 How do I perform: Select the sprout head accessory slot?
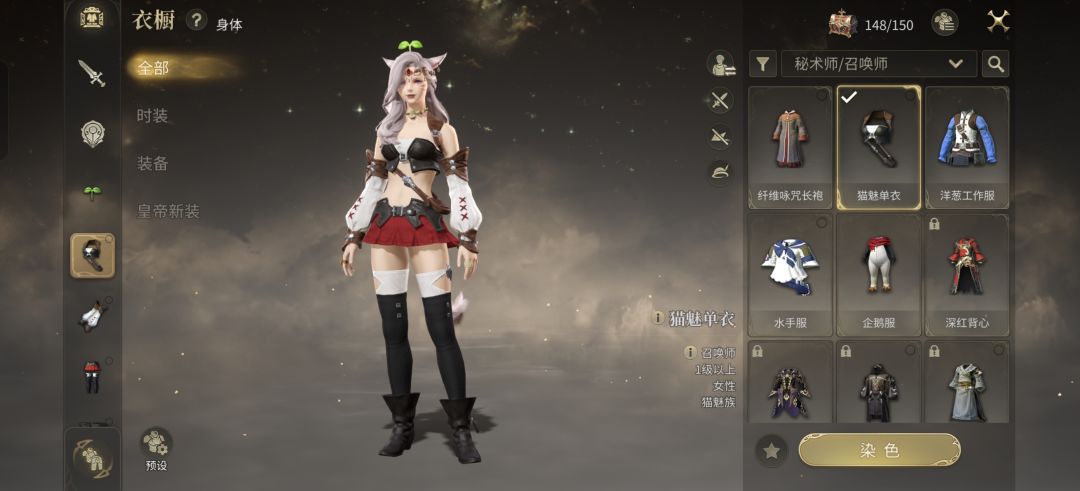click(x=92, y=192)
